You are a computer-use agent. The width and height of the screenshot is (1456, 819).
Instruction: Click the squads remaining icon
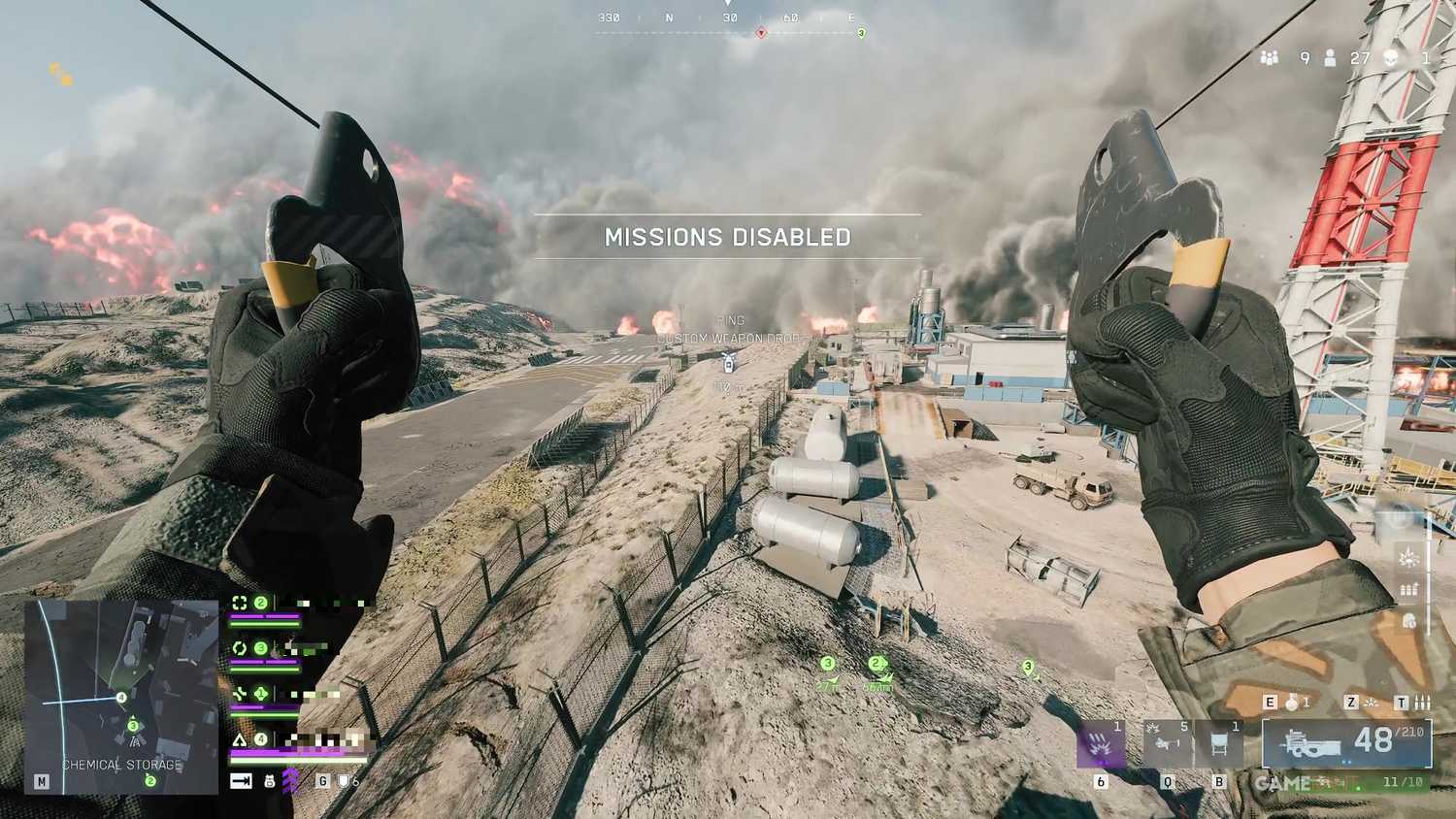(x=1270, y=58)
